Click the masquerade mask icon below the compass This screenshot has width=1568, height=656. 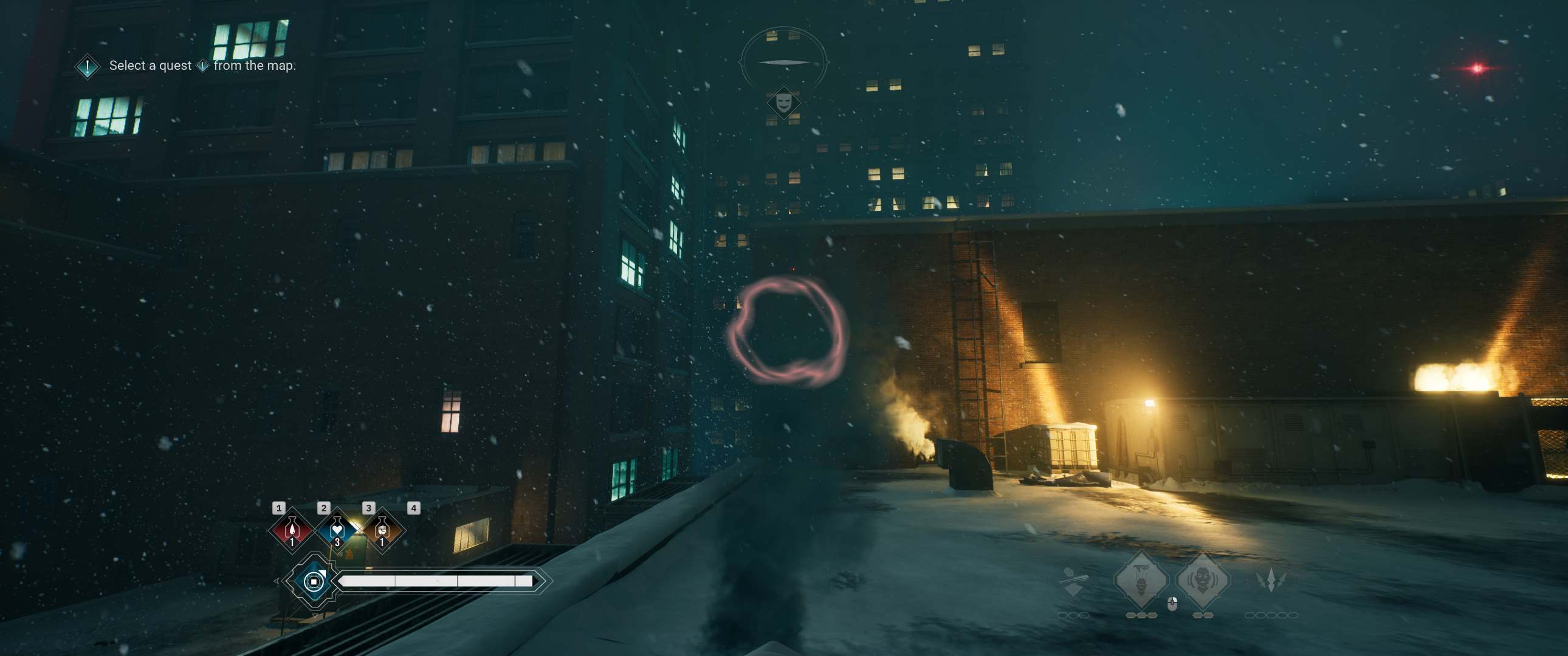tap(785, 102)
